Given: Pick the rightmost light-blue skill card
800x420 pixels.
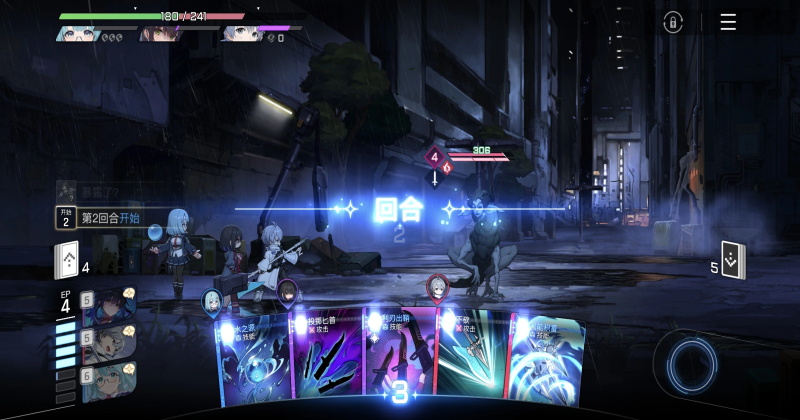Looking at the screenshot, I should pos(543,360).
